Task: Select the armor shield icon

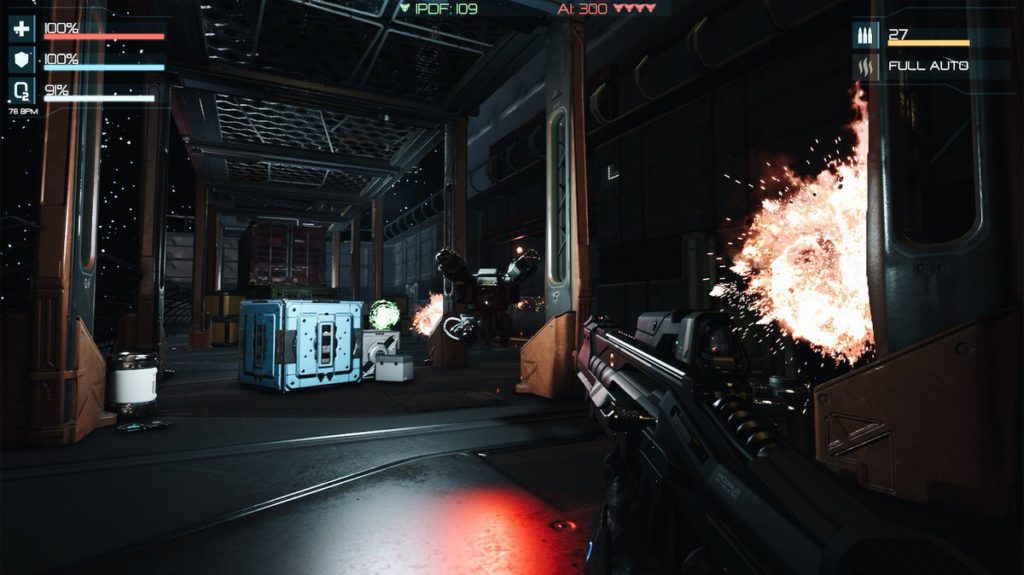Action: [21, 61]
